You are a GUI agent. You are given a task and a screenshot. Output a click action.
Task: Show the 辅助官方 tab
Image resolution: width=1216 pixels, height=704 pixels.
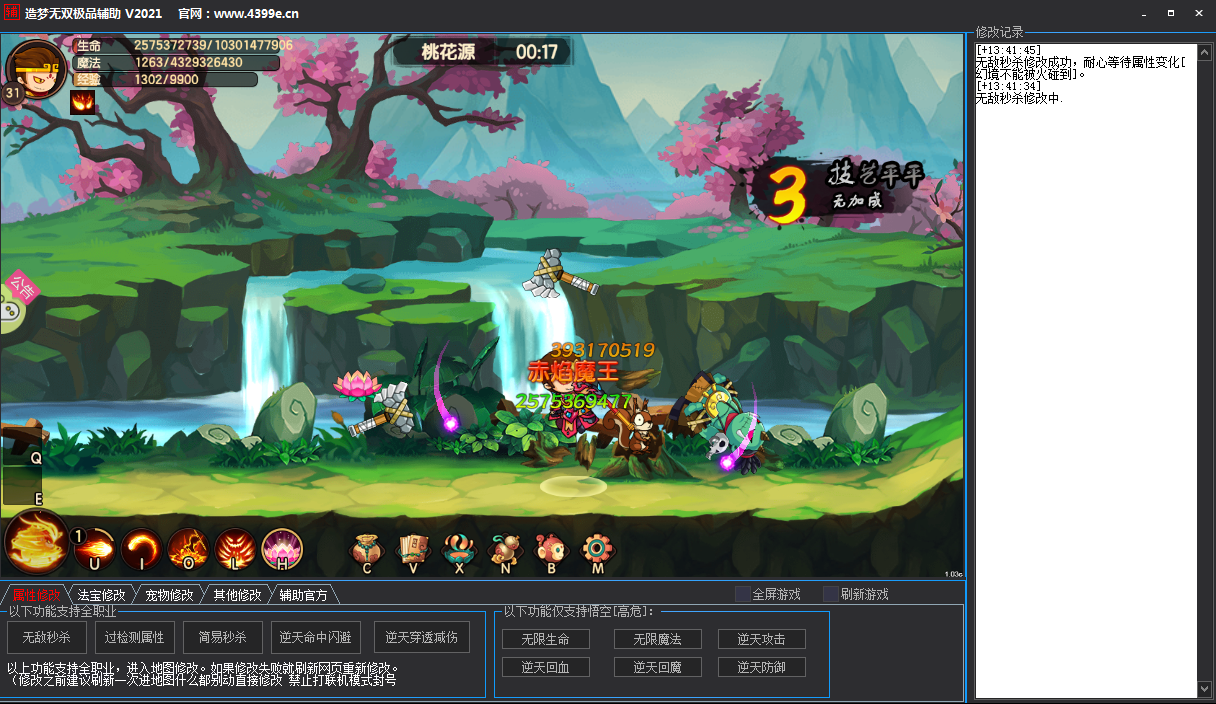point(303,595)
